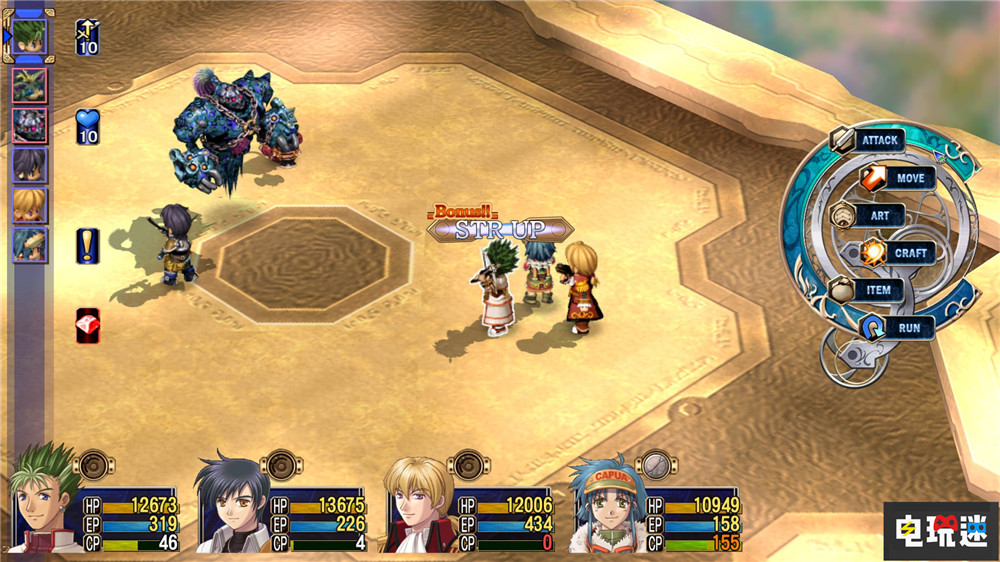Image resolution: width=1000 pixels, height=562 pixels.
Task: Click the yellow exclamation turn bonus icon
Action: pyautogui.click(x=88, y=245)
